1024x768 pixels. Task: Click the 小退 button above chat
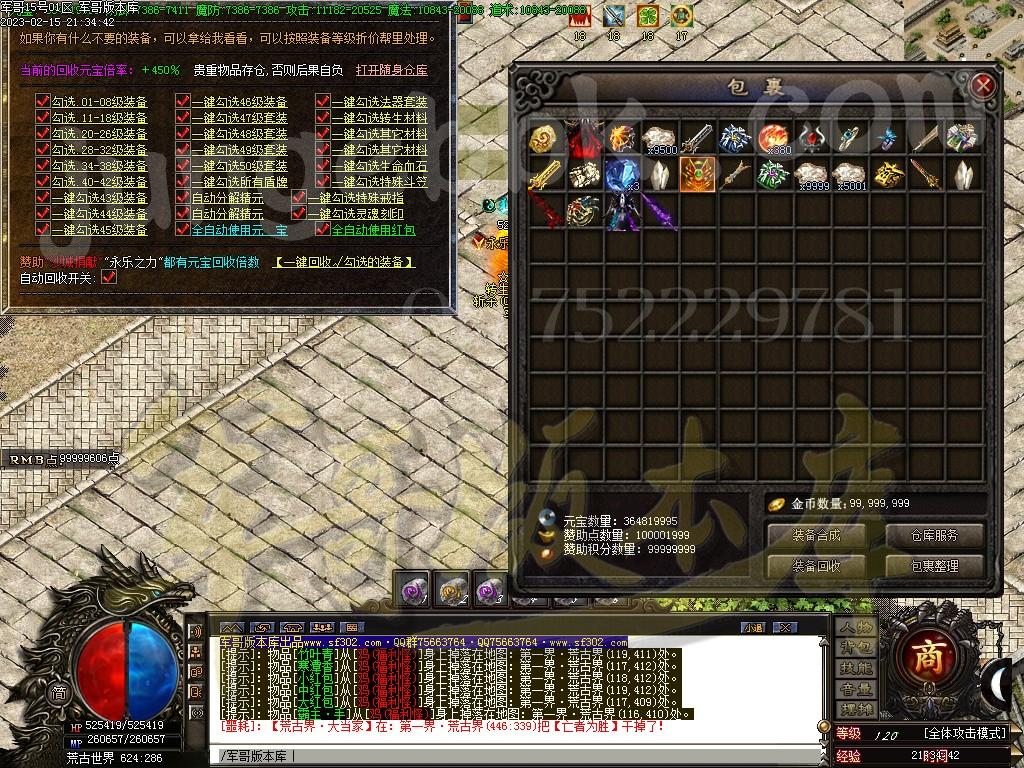pyautogui.click(x=753, y=627)
